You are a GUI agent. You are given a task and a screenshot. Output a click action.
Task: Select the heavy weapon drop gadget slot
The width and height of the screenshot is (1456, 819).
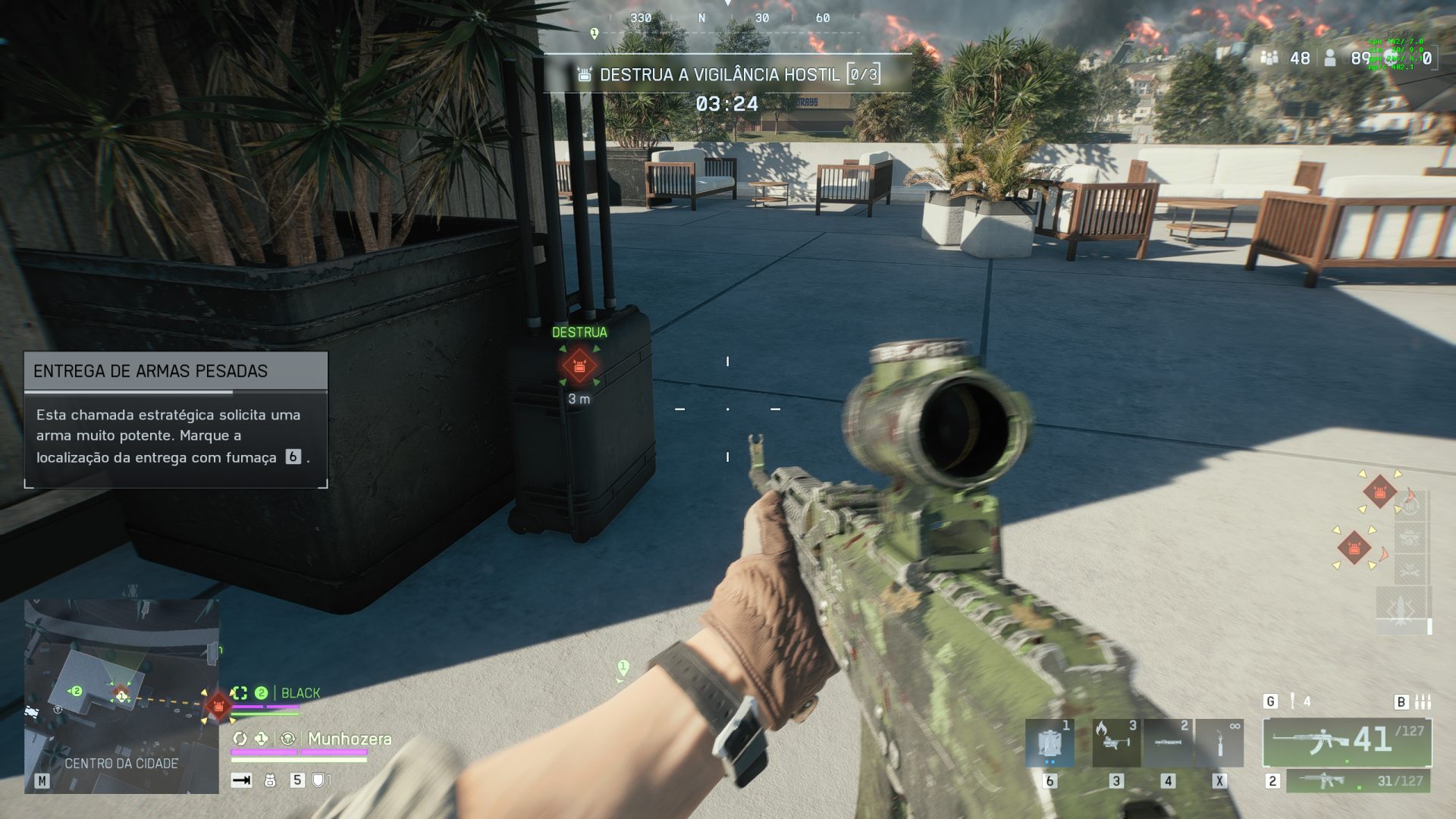[1050, 743]
